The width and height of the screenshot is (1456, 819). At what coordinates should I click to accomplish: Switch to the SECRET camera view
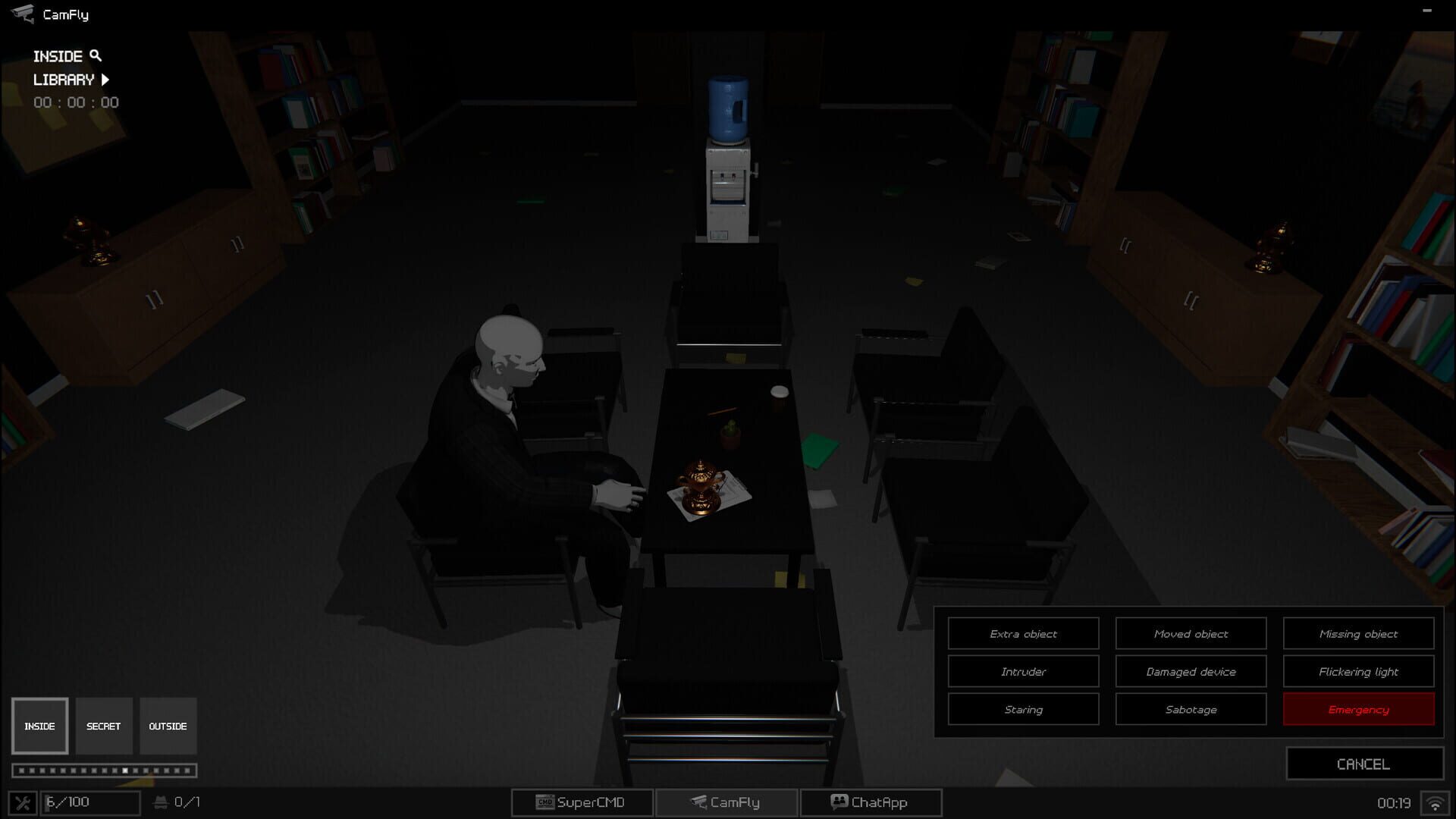tap(104, 726)
